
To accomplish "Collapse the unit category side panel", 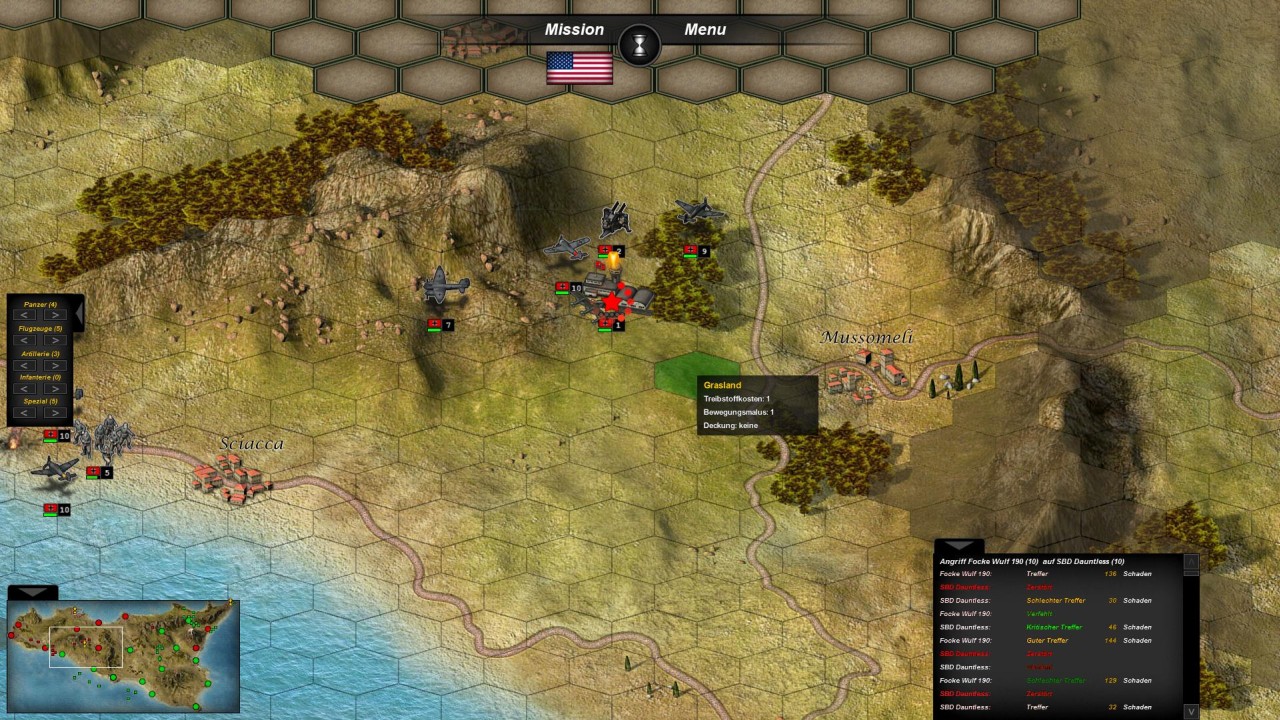I will (79, 316).
